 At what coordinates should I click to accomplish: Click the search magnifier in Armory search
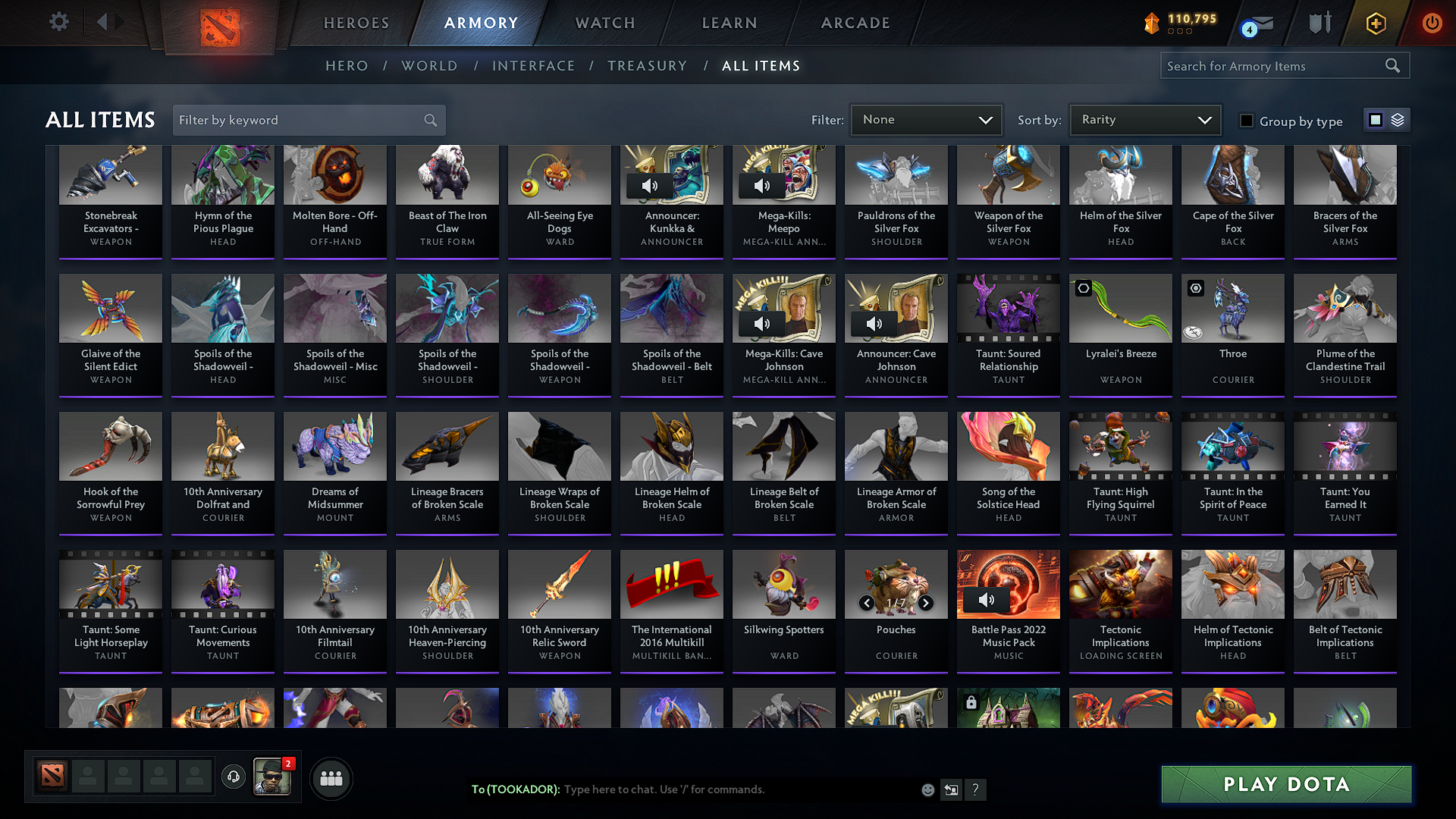pos(1392,65)
